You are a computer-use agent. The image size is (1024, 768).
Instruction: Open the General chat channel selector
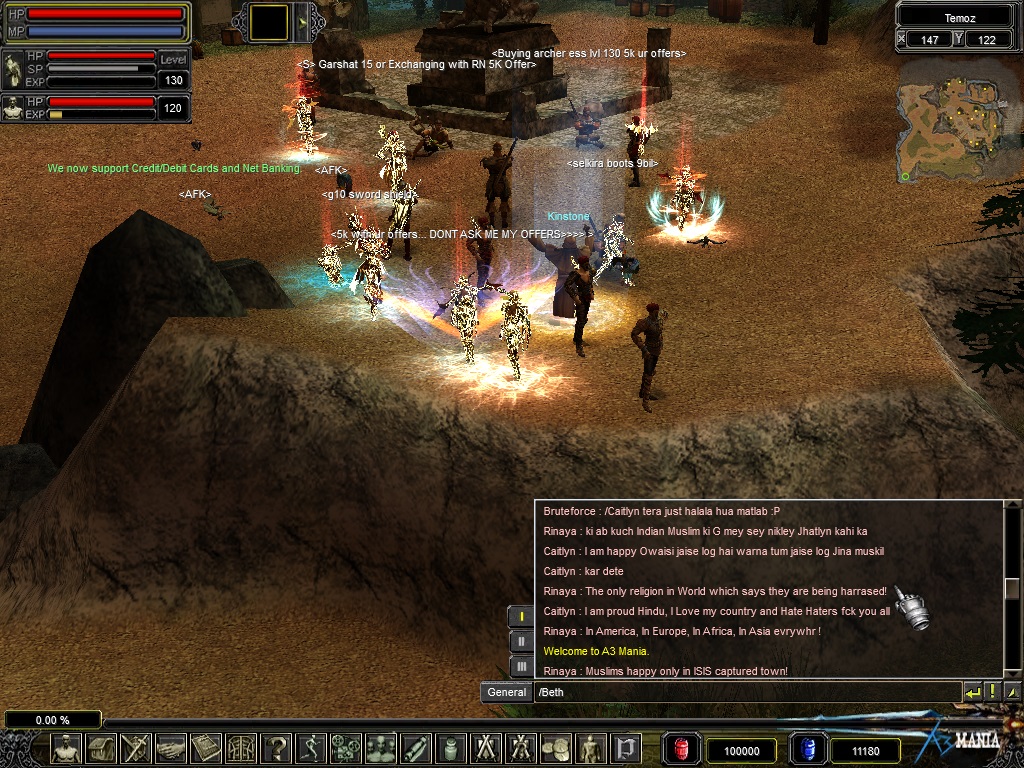tap(506, 692)
